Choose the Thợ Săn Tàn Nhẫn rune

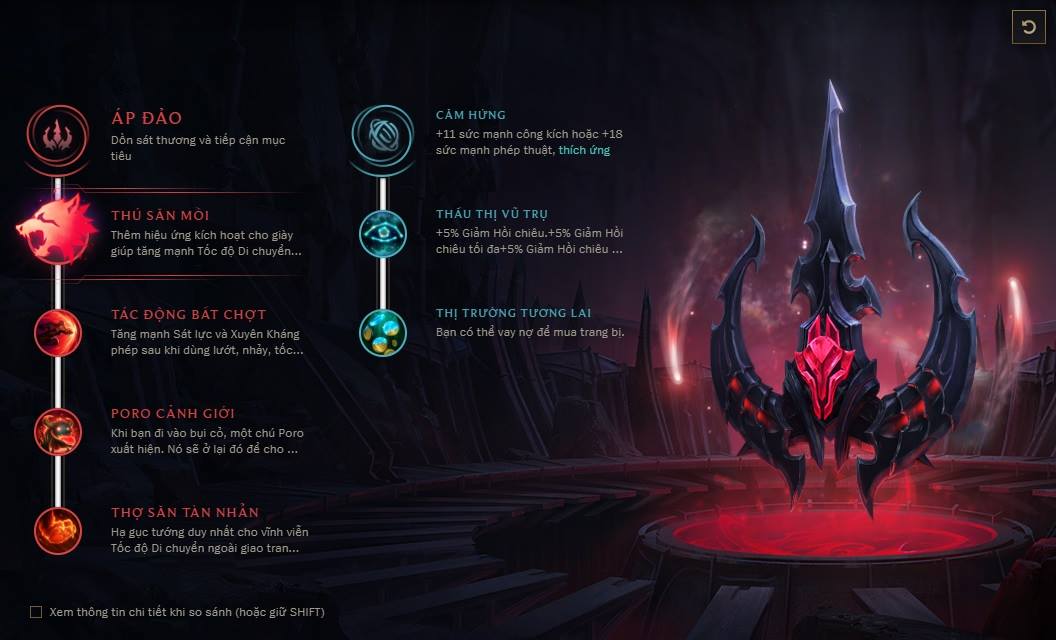57,531
